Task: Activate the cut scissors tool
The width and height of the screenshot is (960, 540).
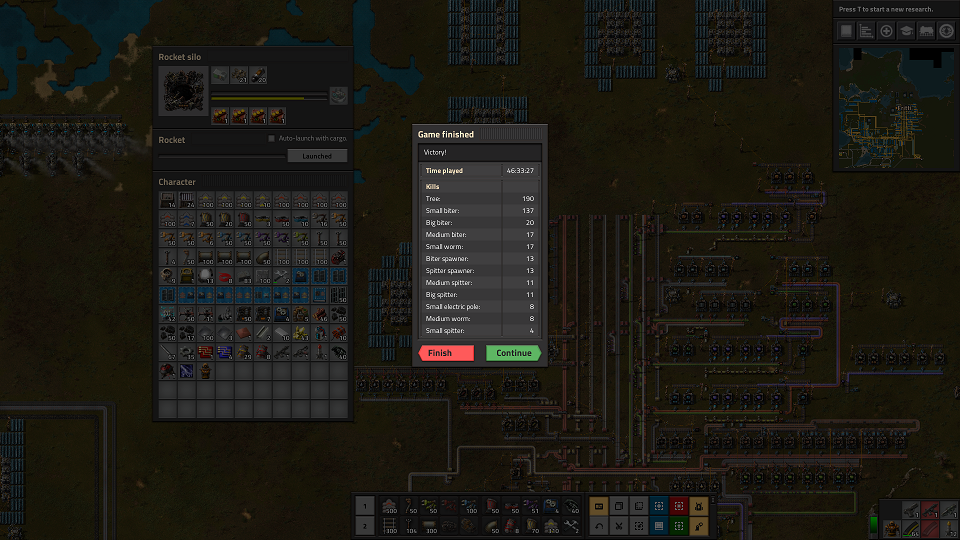Action: point(619,526)
